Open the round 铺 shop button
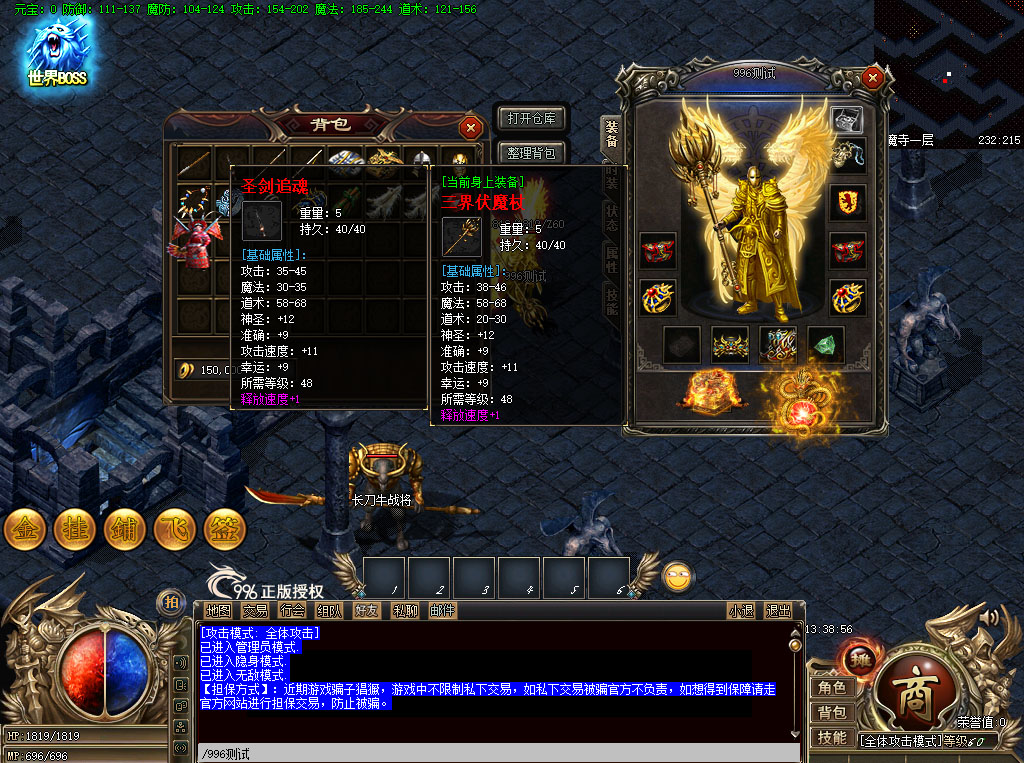This screenshot has width=1024, height=763. [x=125, y=530]
